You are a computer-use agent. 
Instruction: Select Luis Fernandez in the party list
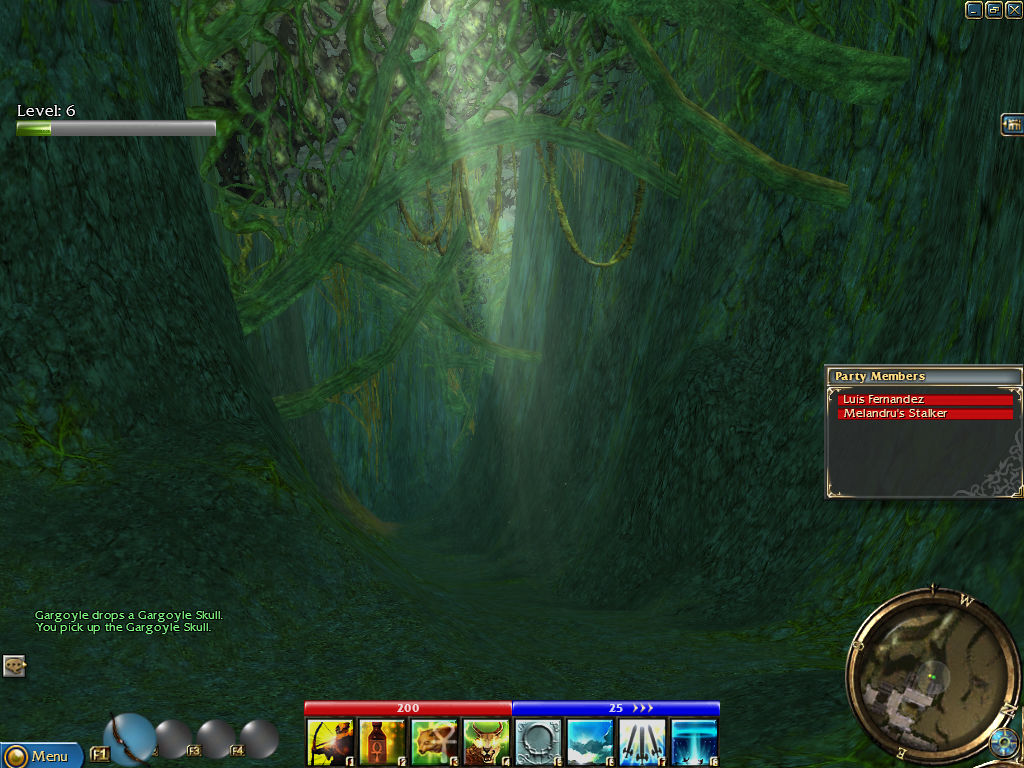coord(925,400)
